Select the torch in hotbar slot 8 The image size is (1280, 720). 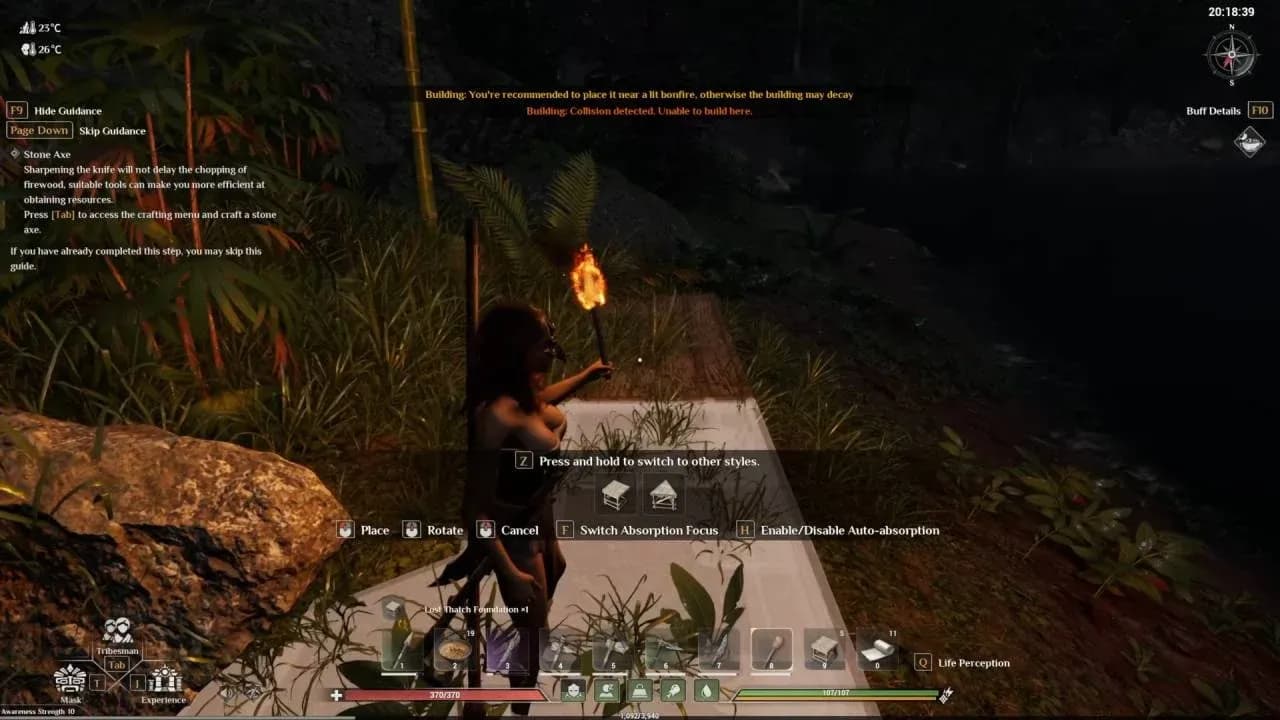point(769,648)
